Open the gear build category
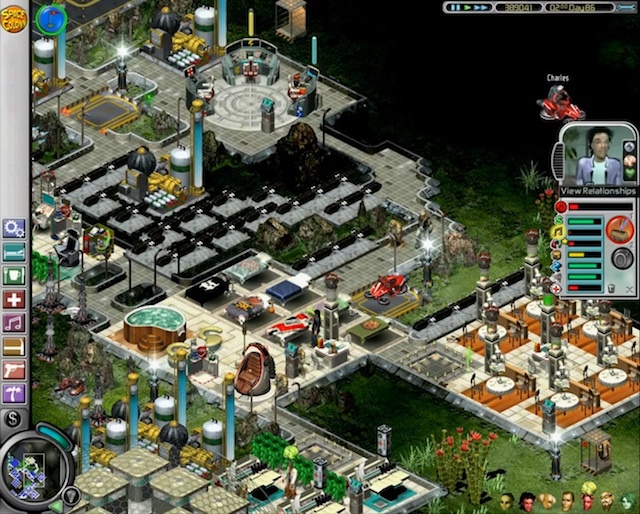Image resolution: width=640 pixels, height=514 pixels. (x=14, y=228)
